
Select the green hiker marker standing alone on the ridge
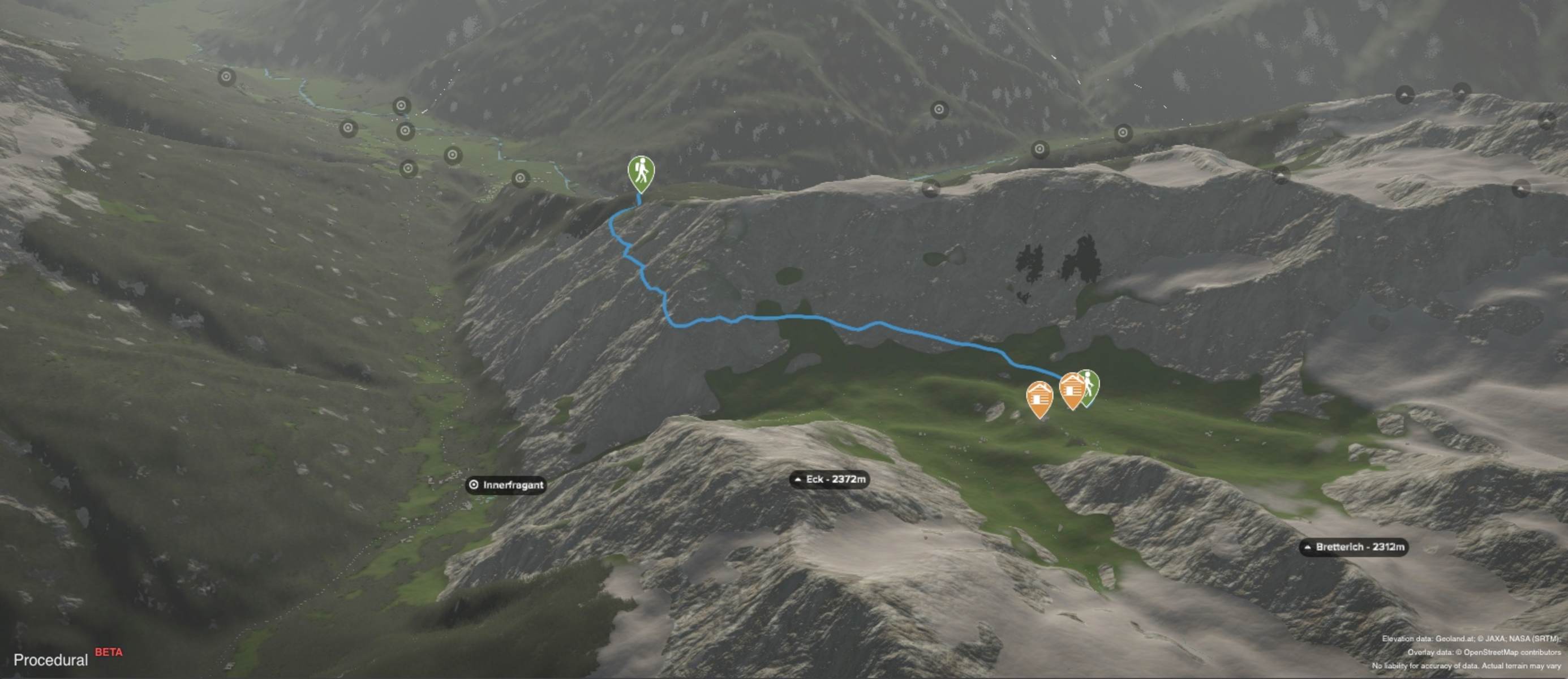click(x=641, y=172)
